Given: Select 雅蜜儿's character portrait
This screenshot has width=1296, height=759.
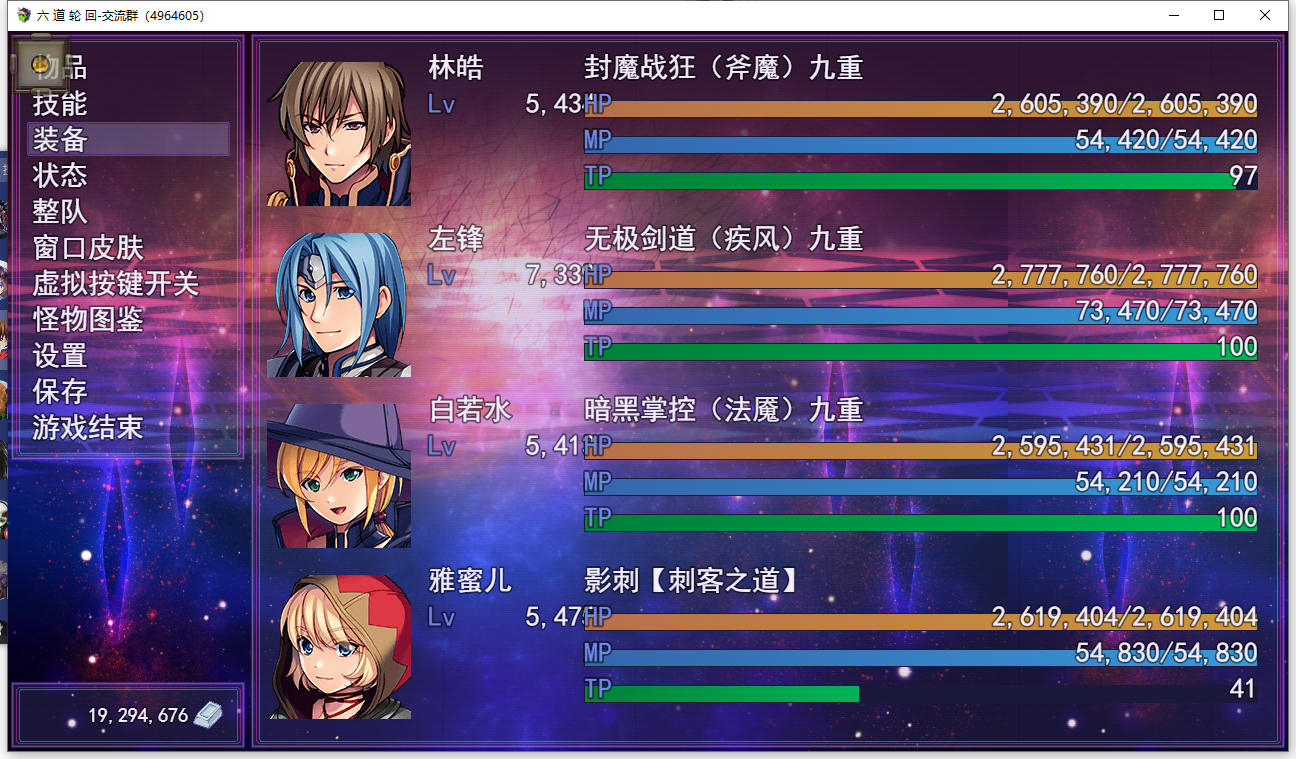Looking at the screenshot, I should tap(337, 645).
